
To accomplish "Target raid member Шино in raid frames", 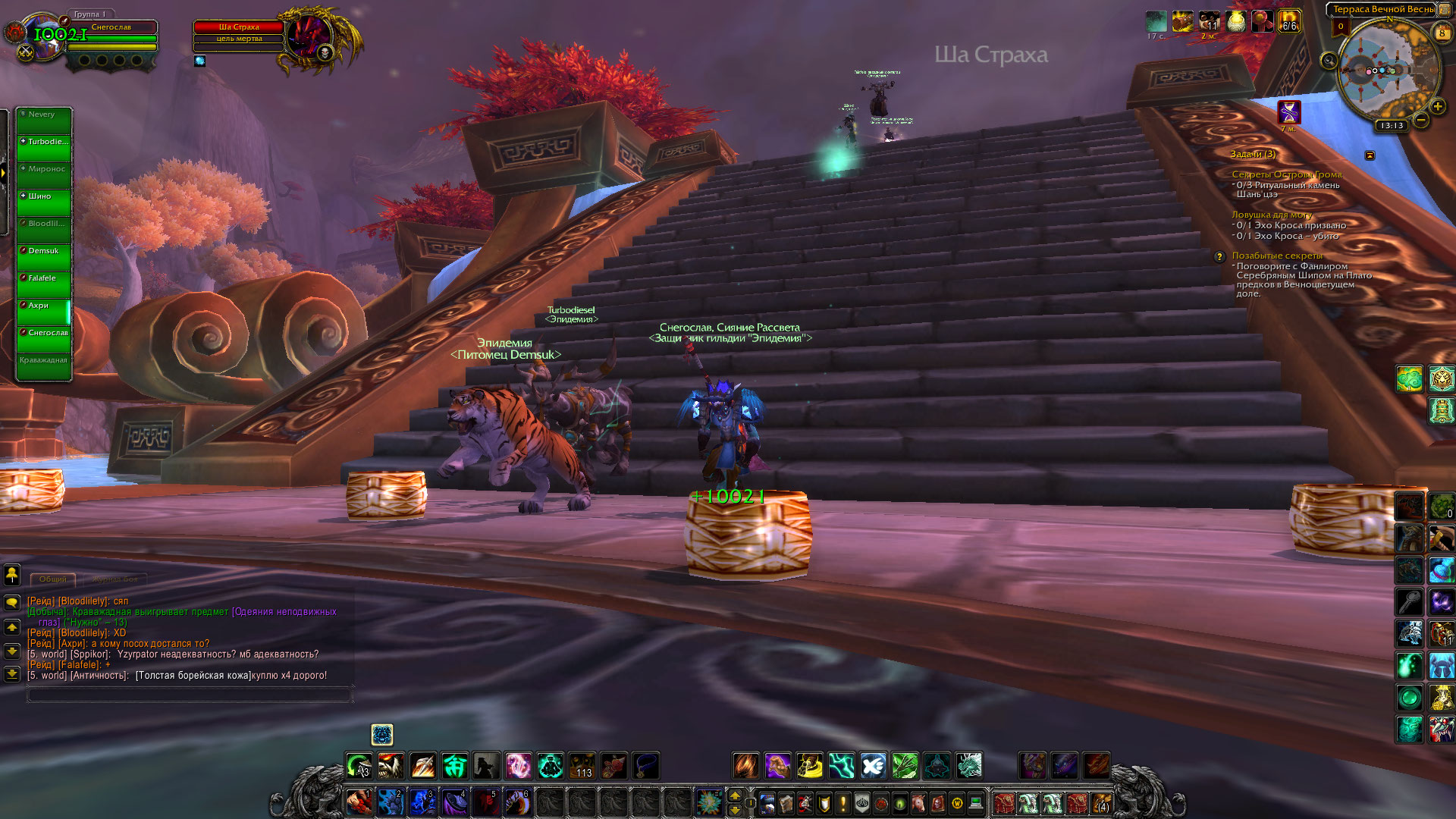I will tap(44, 202).
